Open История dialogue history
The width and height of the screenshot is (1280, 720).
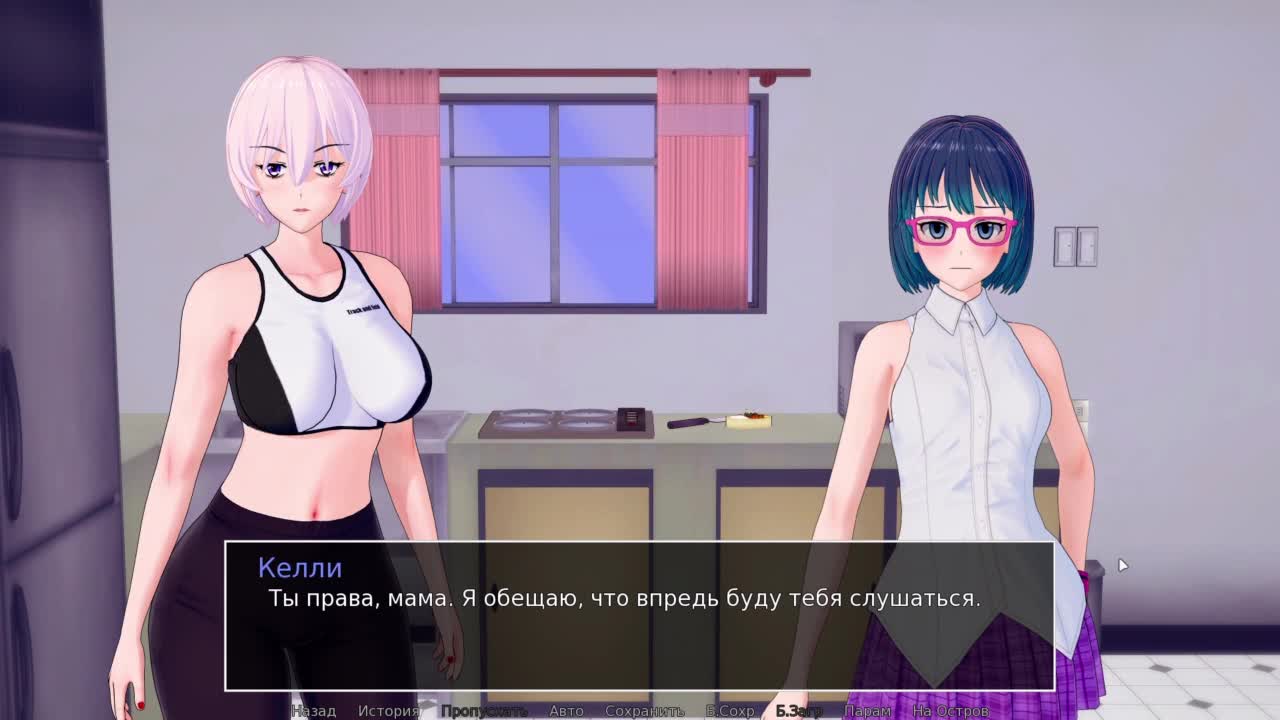[x=388, y=710]
